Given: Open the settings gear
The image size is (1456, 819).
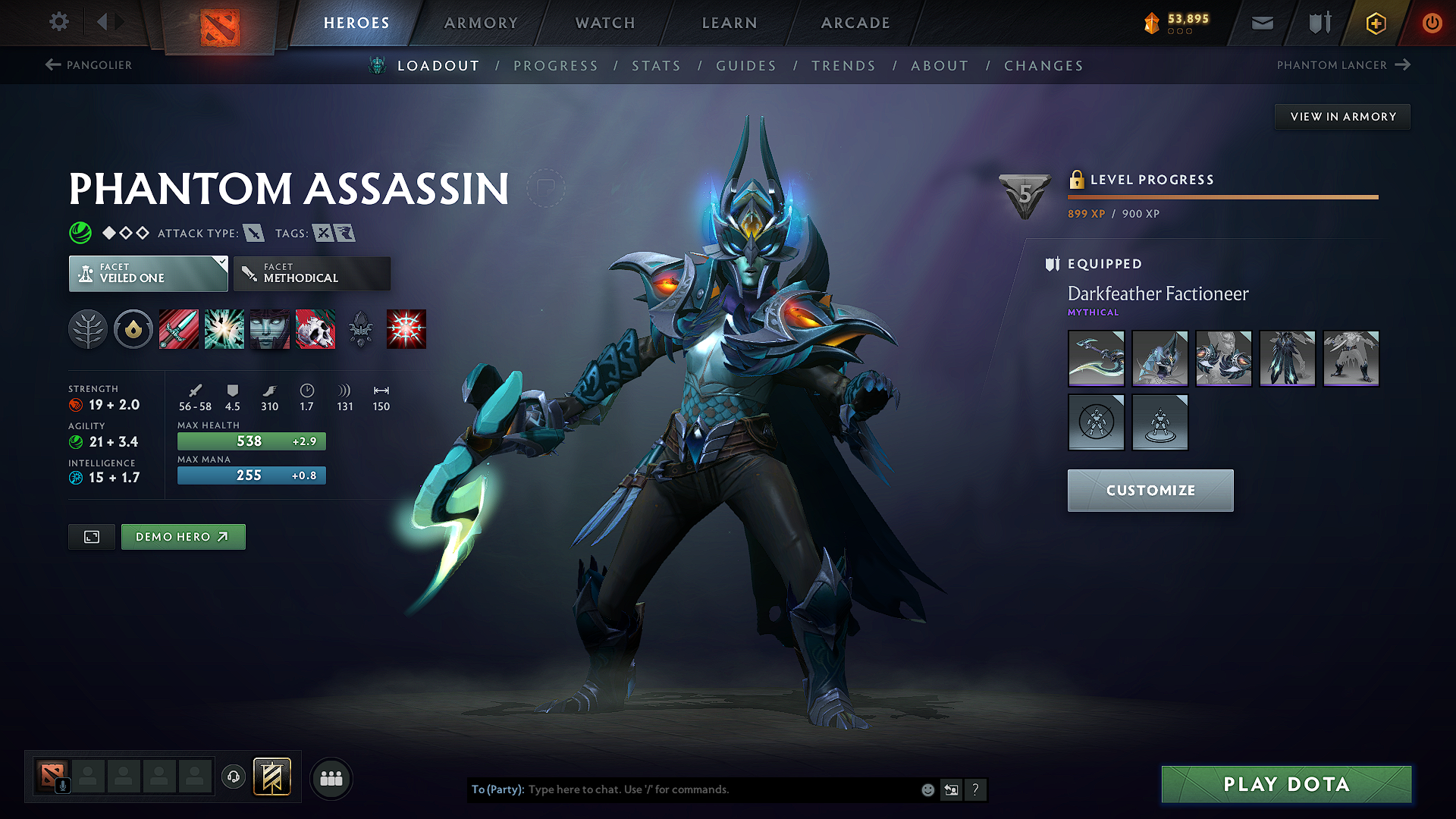Looking at the screenshot, I should coord(58,22).
